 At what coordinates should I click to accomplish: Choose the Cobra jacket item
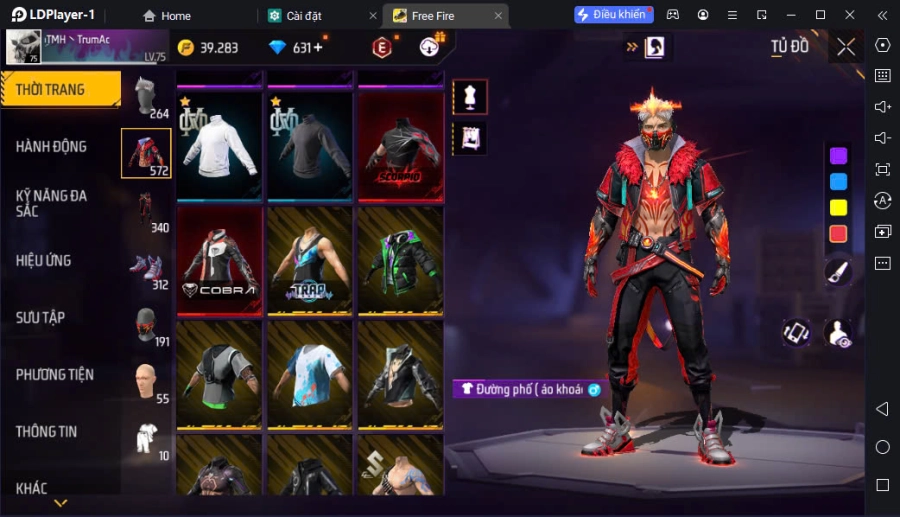click(220, 260)
